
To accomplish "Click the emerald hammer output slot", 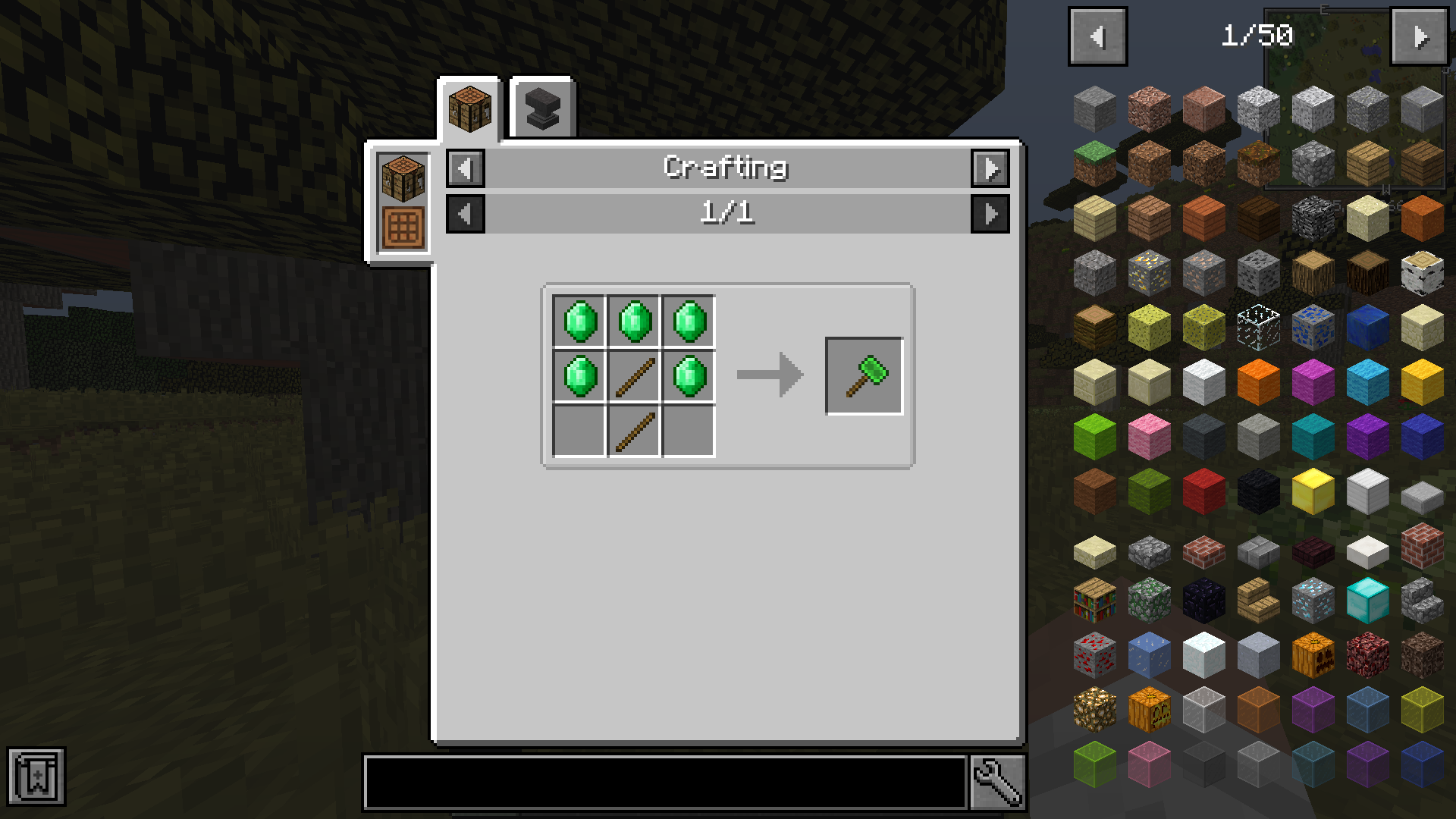I will click(864, 376).
